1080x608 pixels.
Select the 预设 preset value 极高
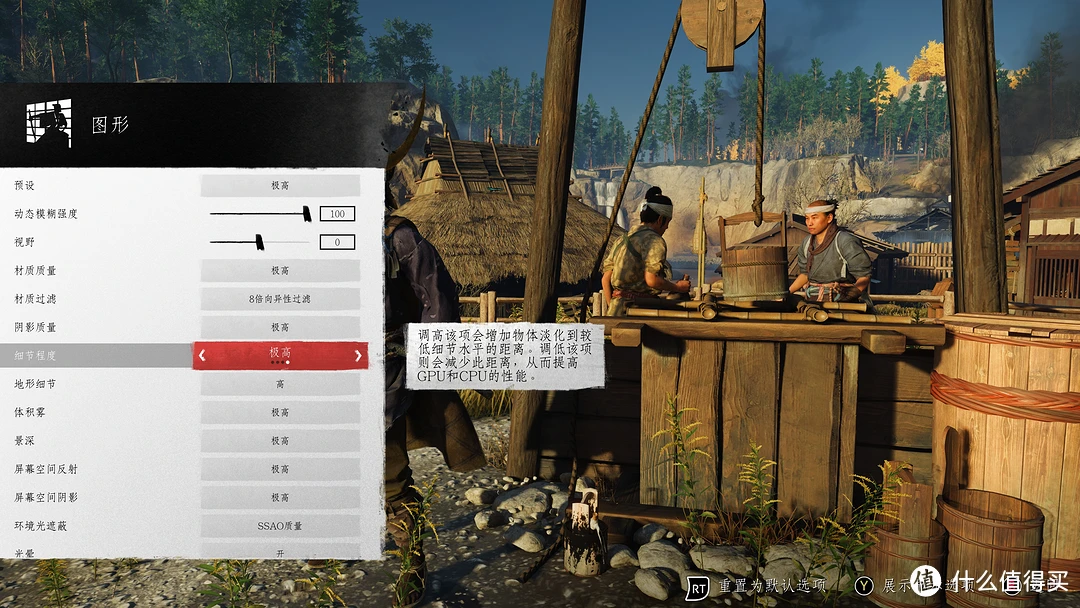[280, 185]
